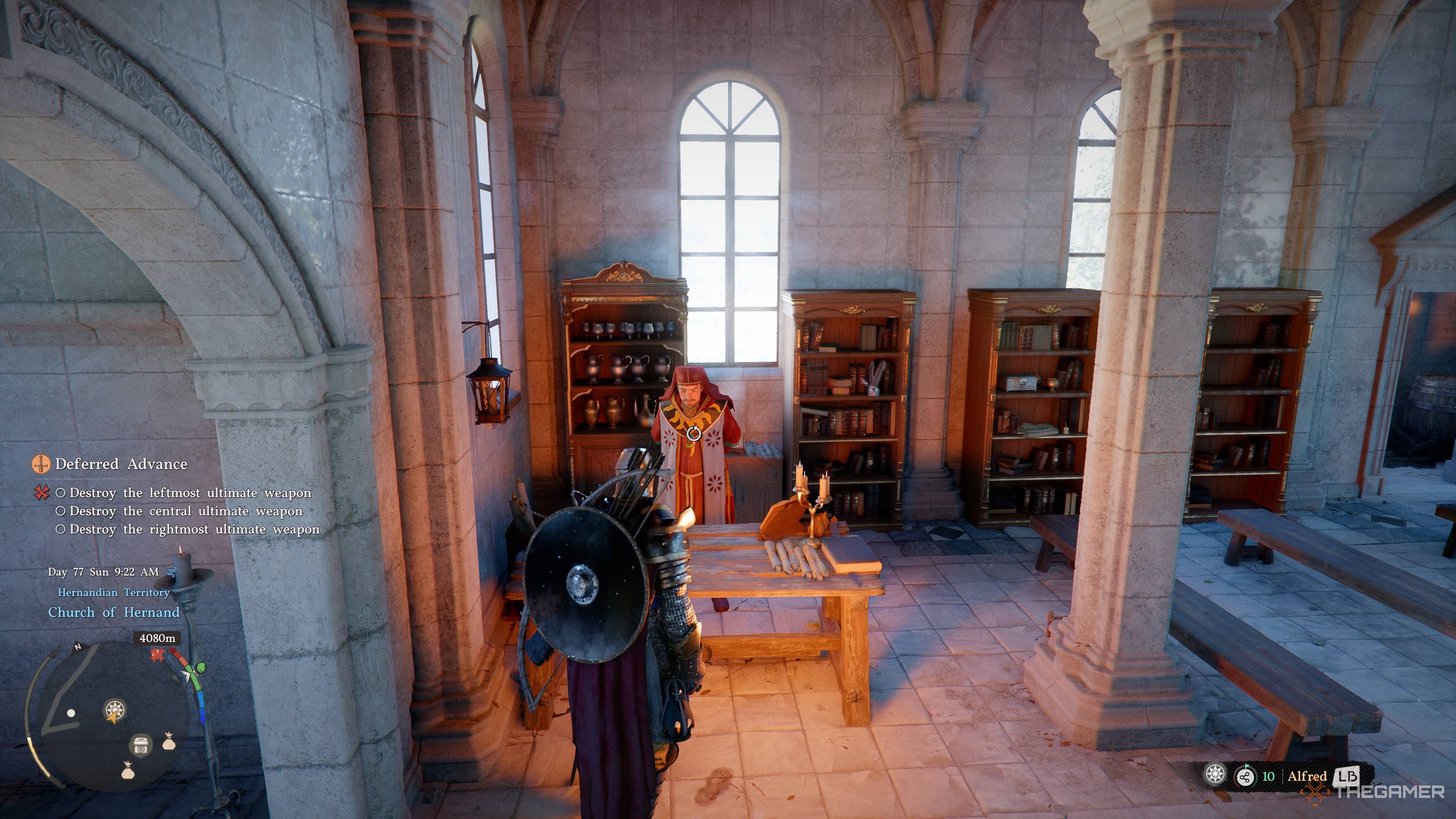Click the Church of Hernand location label

[x=114, y=612]
